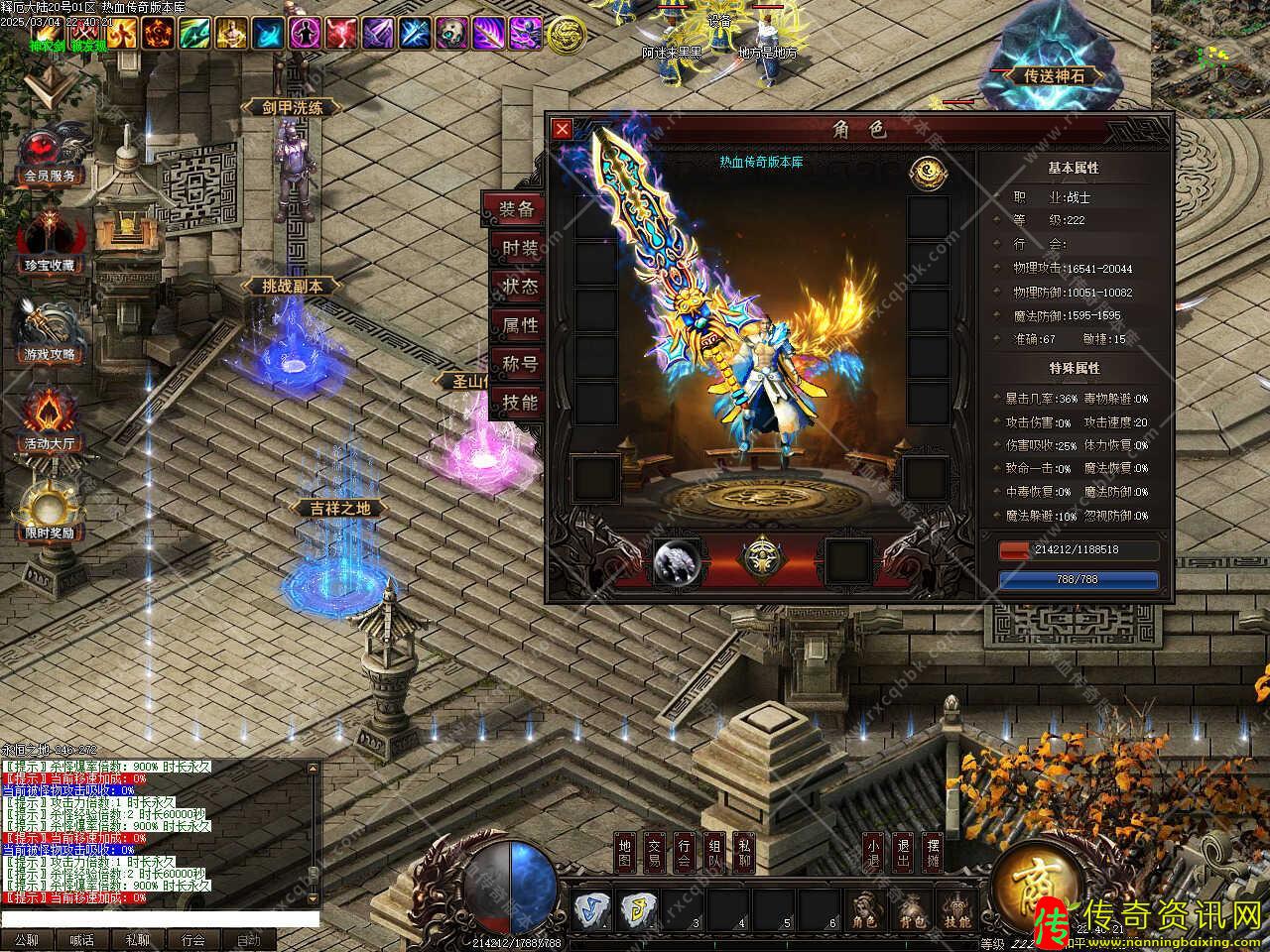This screenshot has width=1270, height=952.
Task: Show the 称号 titles tab
Action: click(x=518, y=364)
